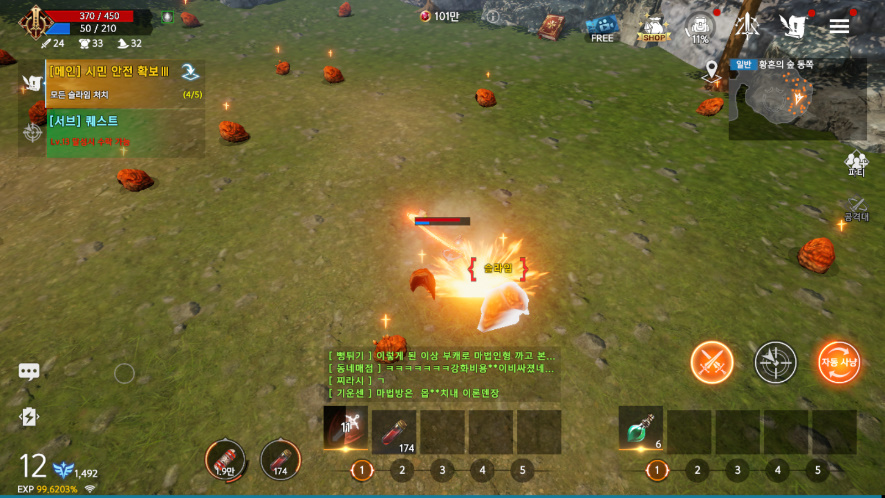Open the minimap of 황혼의 숲 동쪽
The width and height of the screenshot is (885, 498).
pos(797,98)
